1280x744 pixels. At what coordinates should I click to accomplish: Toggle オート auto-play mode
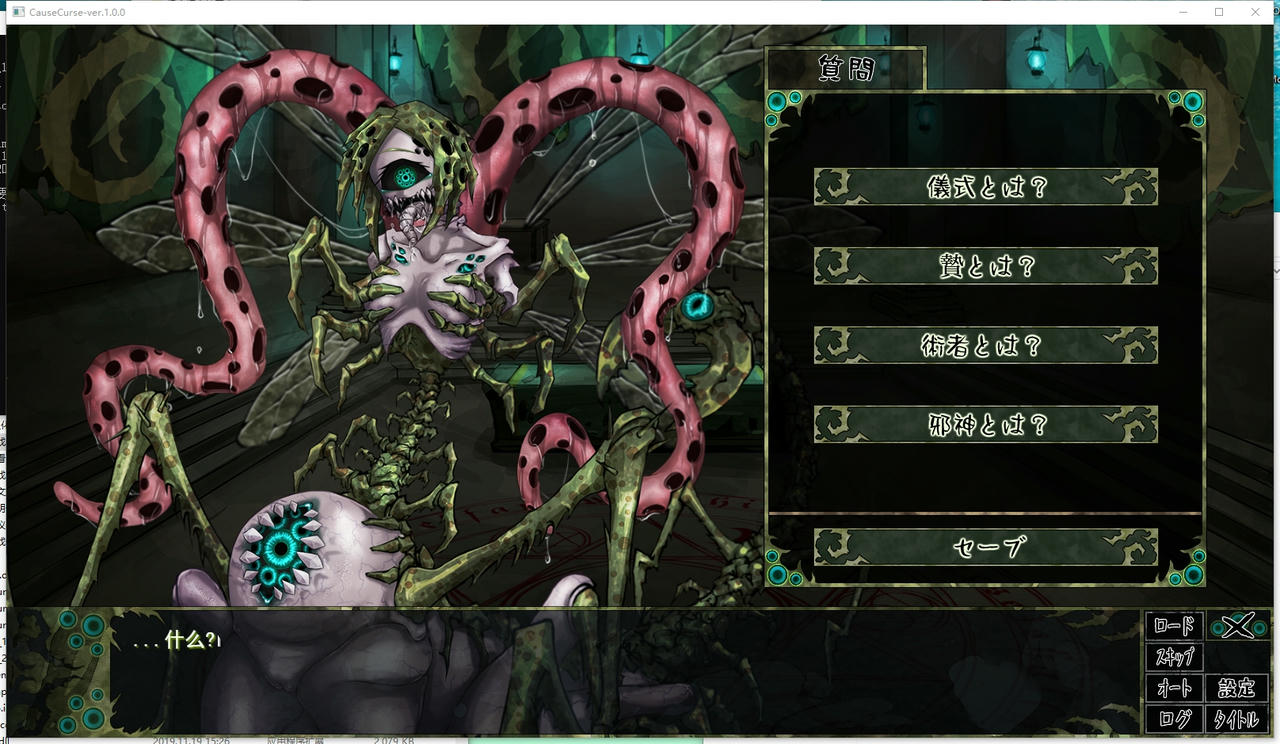pos(1177,689)
